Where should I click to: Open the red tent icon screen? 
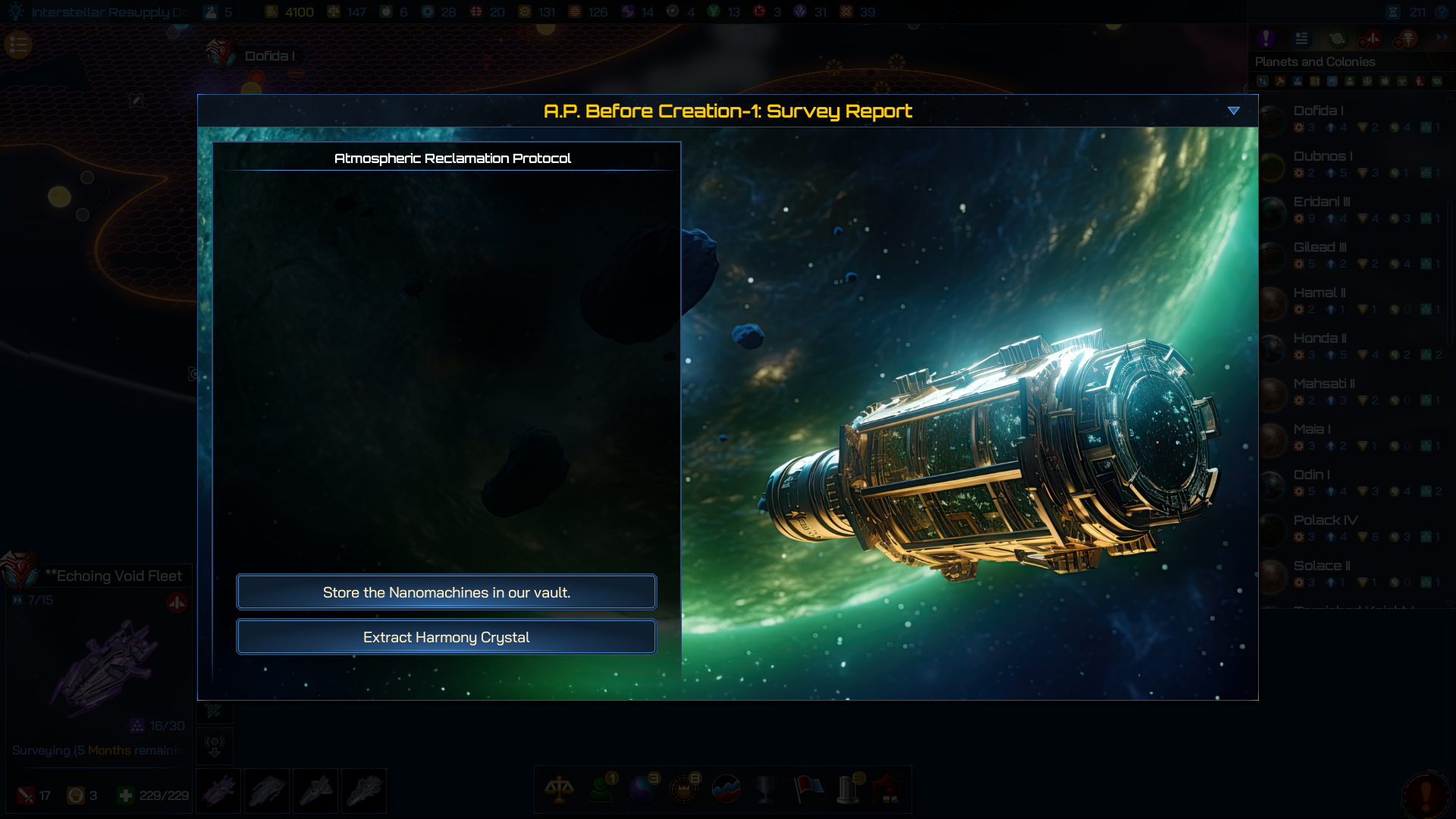[888, 789]
